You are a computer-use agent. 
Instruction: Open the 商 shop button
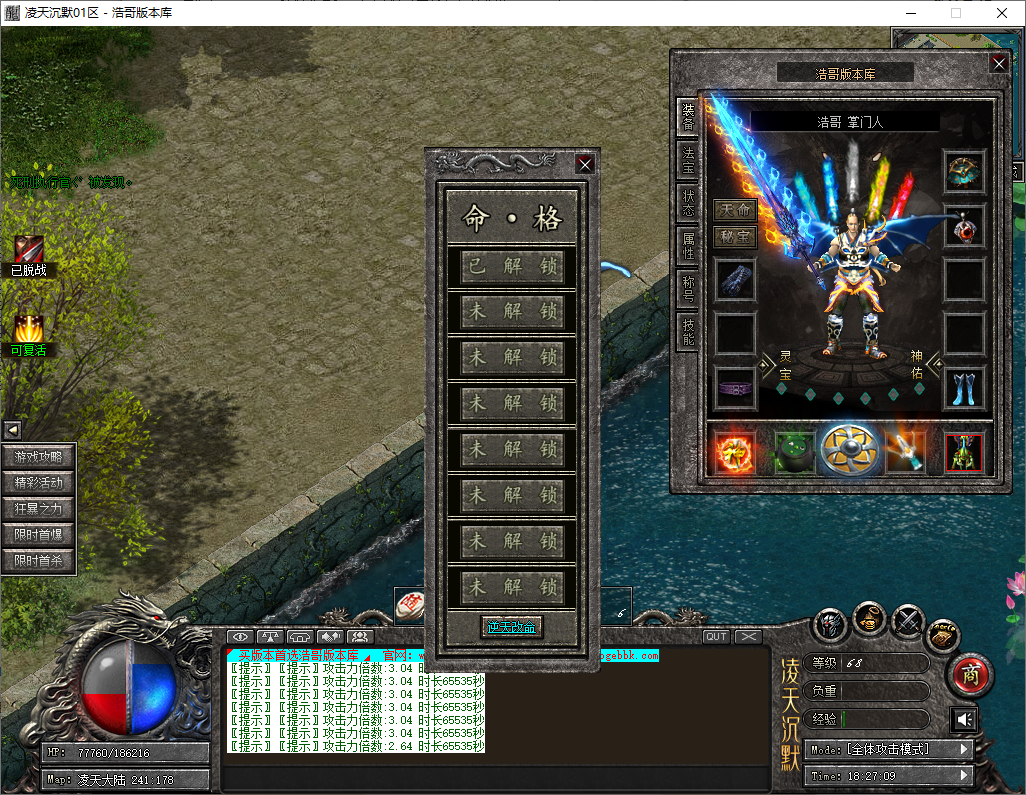(x=968, y=675)
